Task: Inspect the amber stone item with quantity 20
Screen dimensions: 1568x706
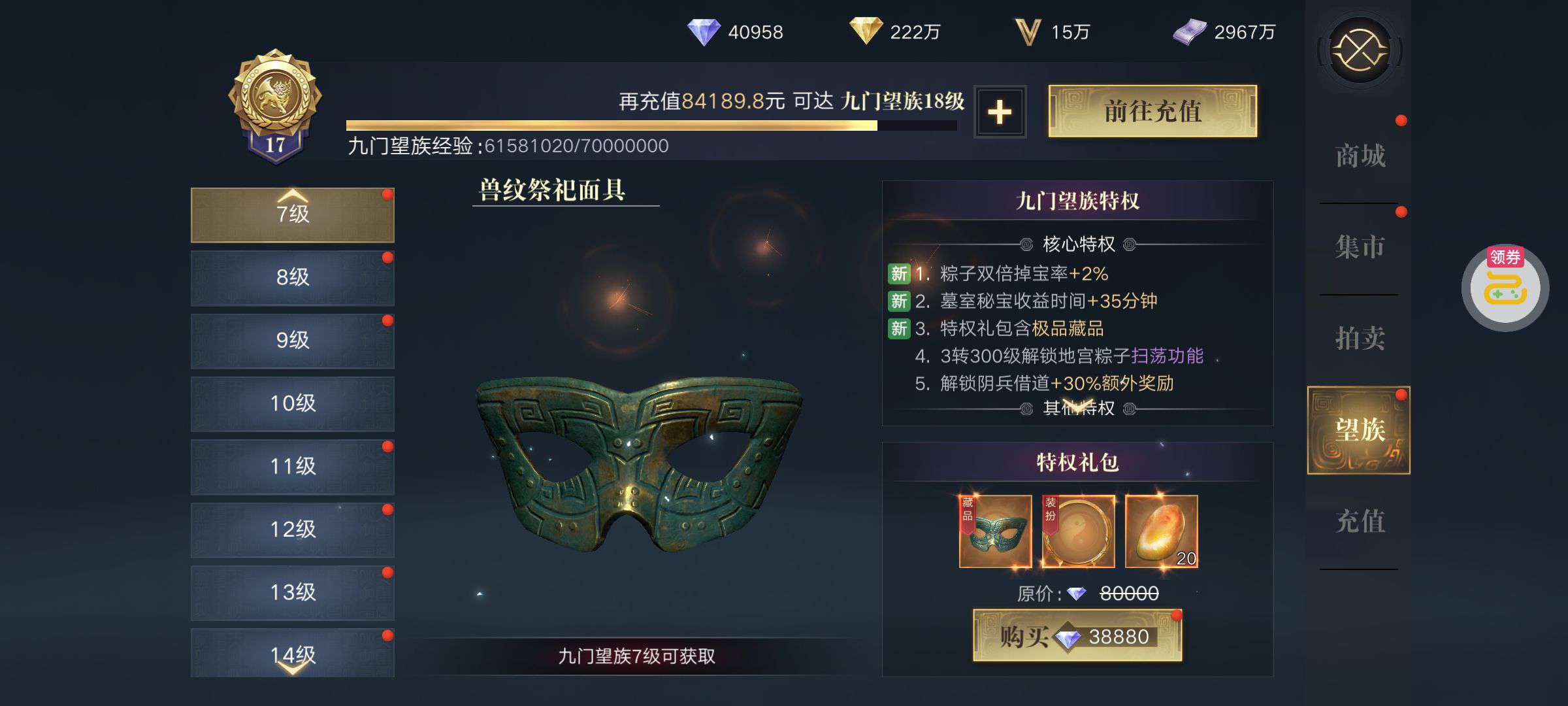Action: tap(1161, 531)
